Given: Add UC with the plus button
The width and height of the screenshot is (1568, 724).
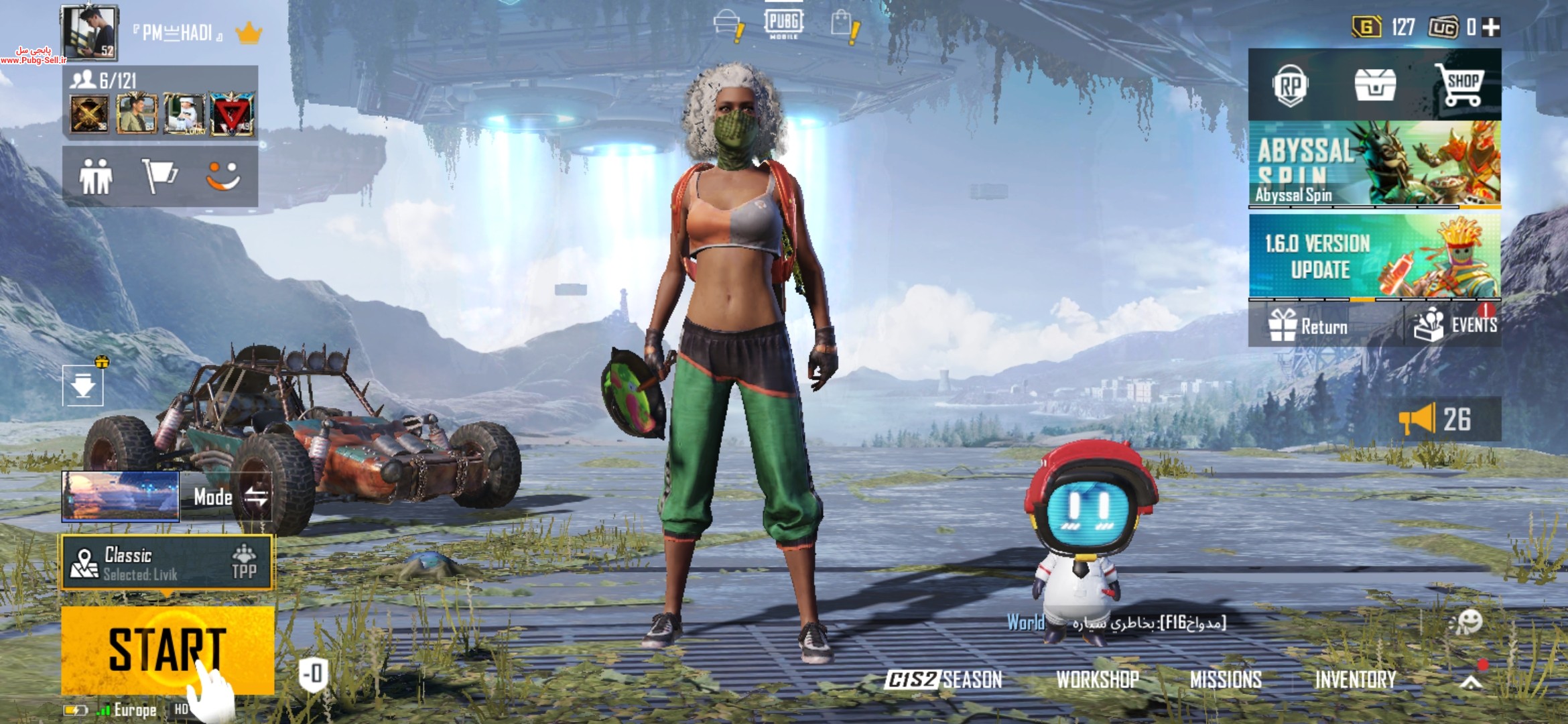Looking at the screenshot, I should coord(1491,27).
